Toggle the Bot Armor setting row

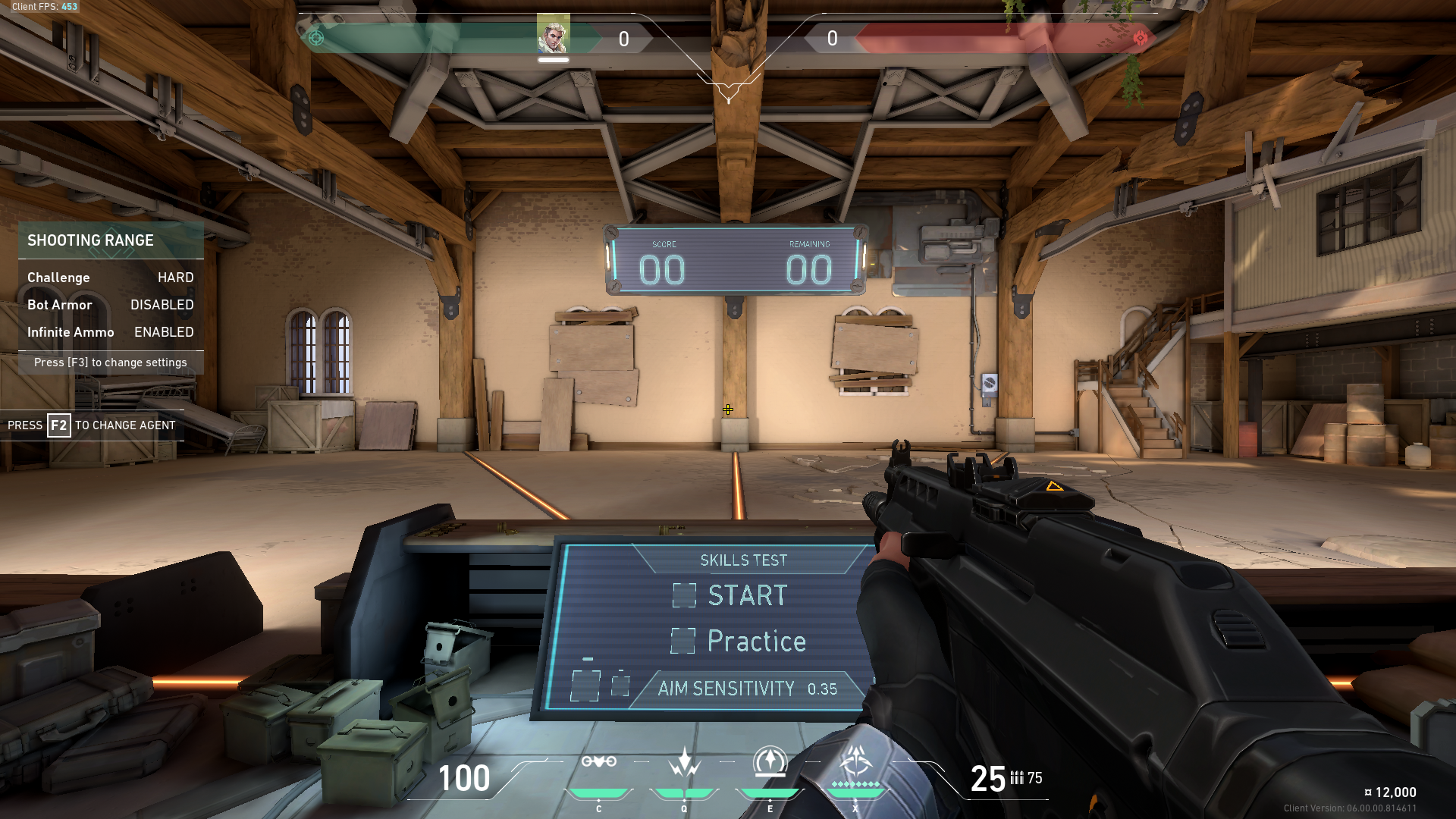click(111, 305)
